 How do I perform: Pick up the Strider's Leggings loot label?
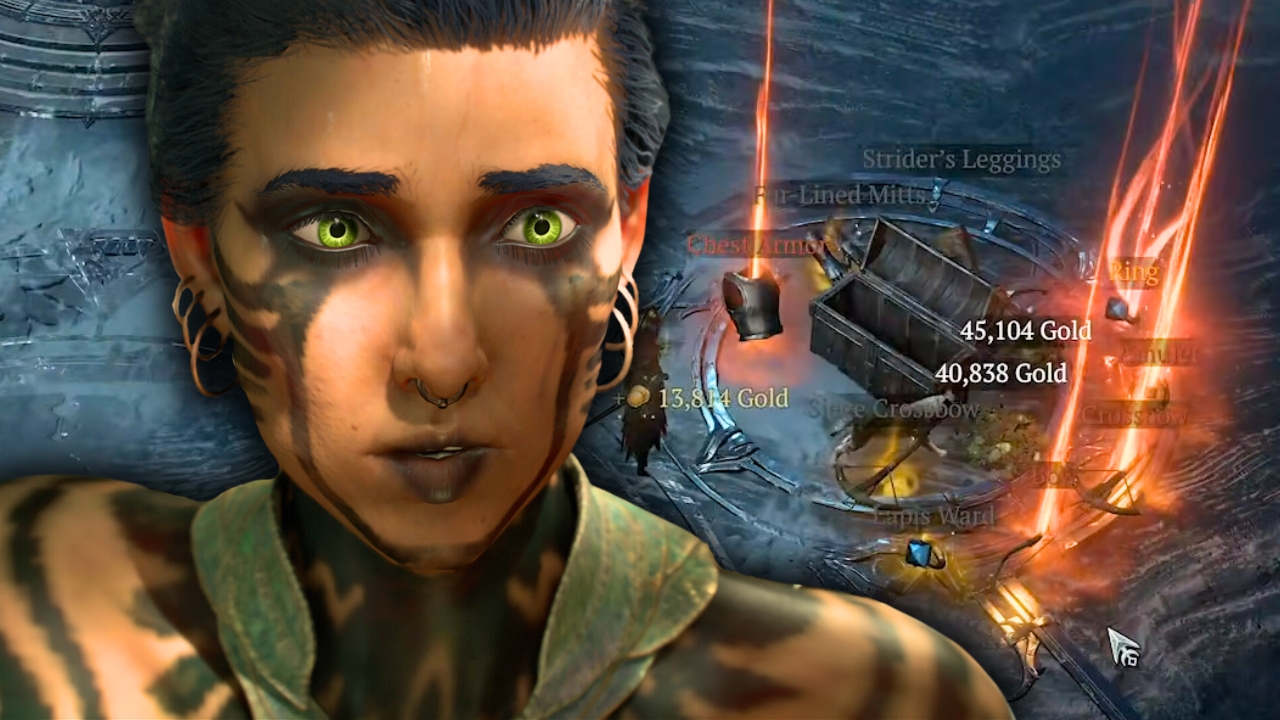click(x=961, y=159)
